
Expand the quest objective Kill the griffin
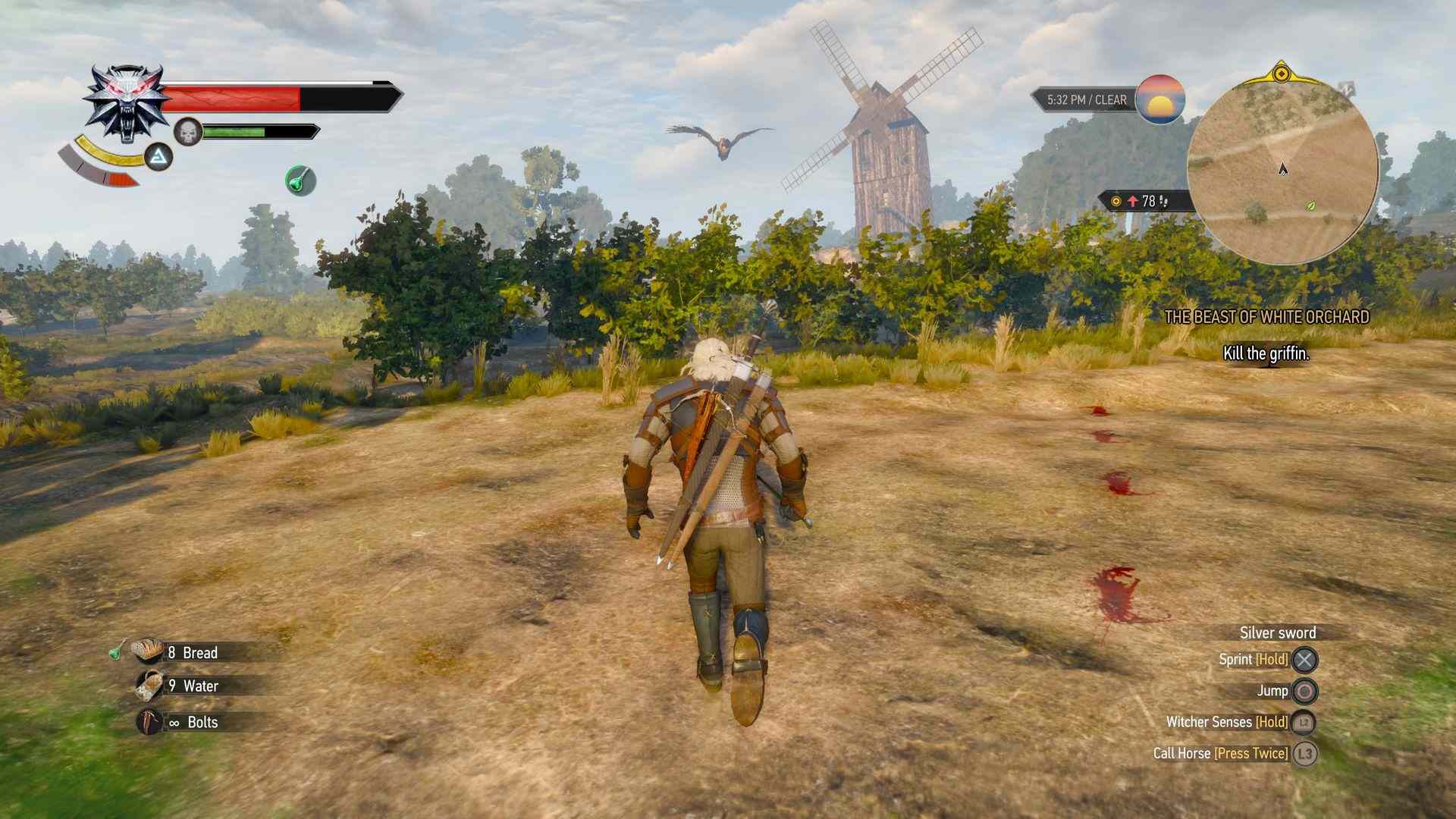(x=1266, y=352)
